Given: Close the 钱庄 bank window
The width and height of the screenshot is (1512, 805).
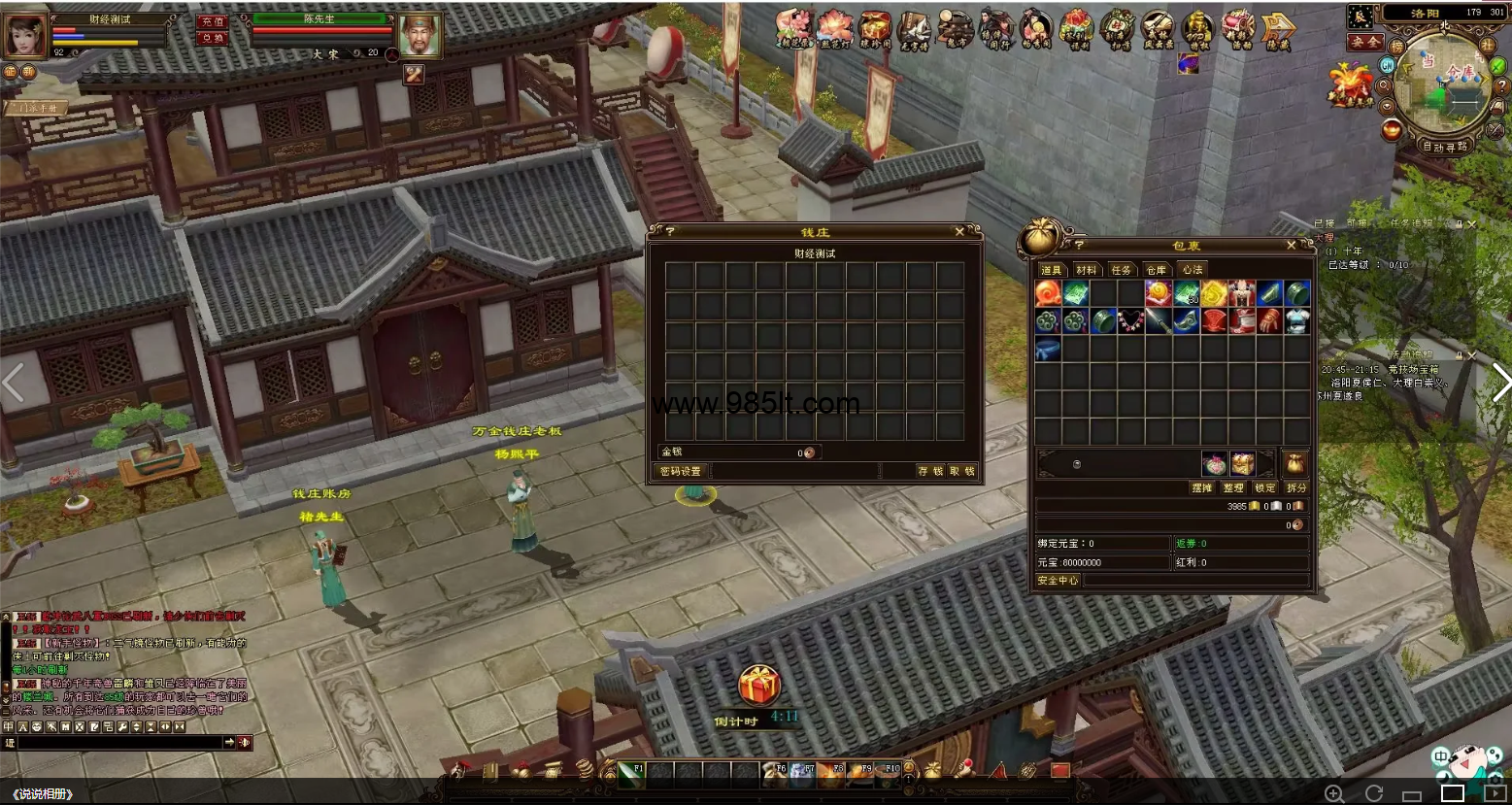Looking at the screenshot, I should tap(959, 232).
